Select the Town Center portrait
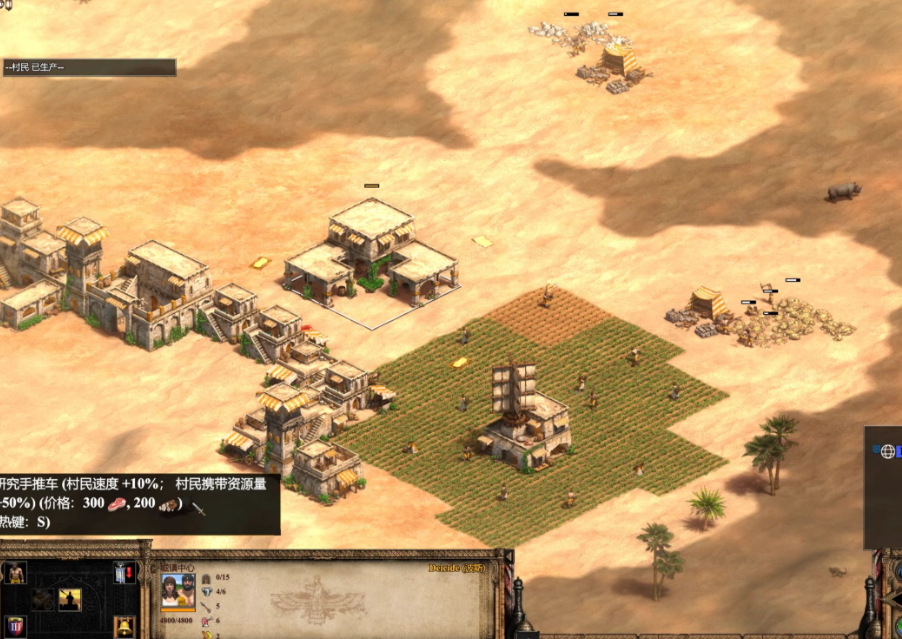 click(x=178, y=591)
